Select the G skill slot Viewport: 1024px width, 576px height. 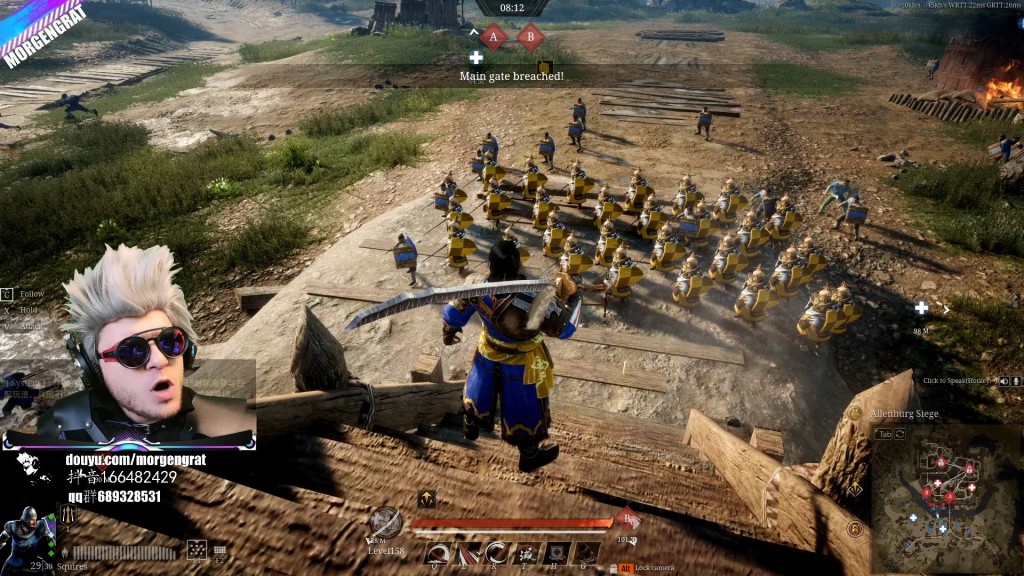pyautogui.click(x=587, y=553)
